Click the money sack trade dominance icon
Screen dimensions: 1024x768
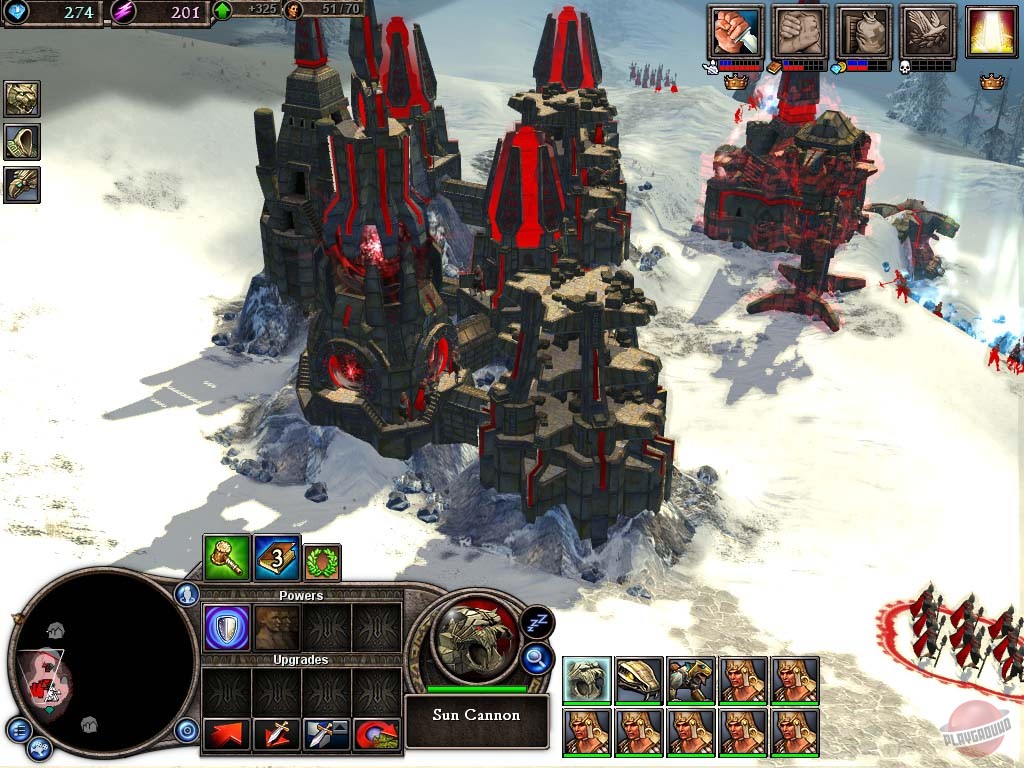click(864, 32)
